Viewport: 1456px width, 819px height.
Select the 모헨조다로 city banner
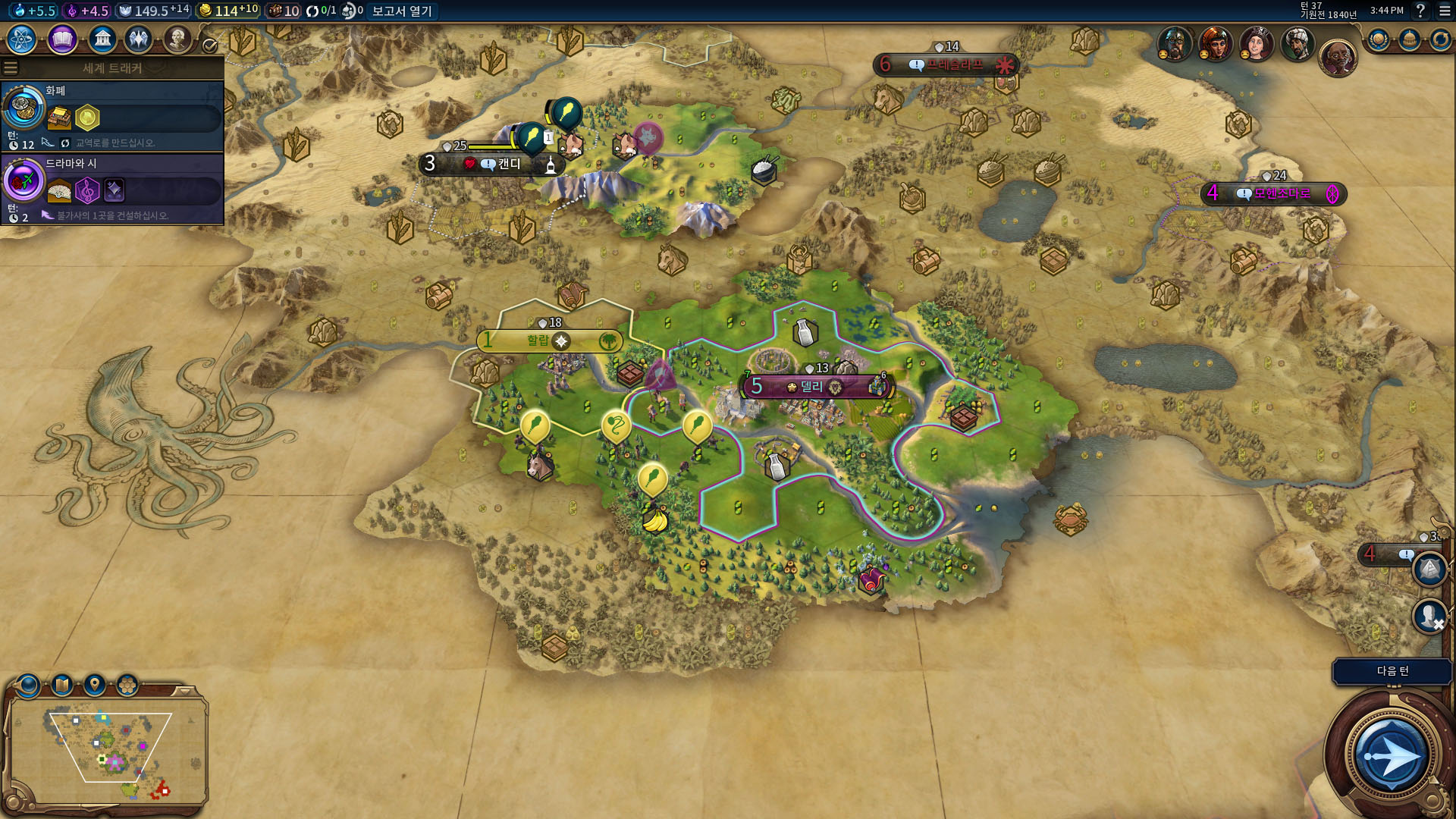click(1282, 193)
